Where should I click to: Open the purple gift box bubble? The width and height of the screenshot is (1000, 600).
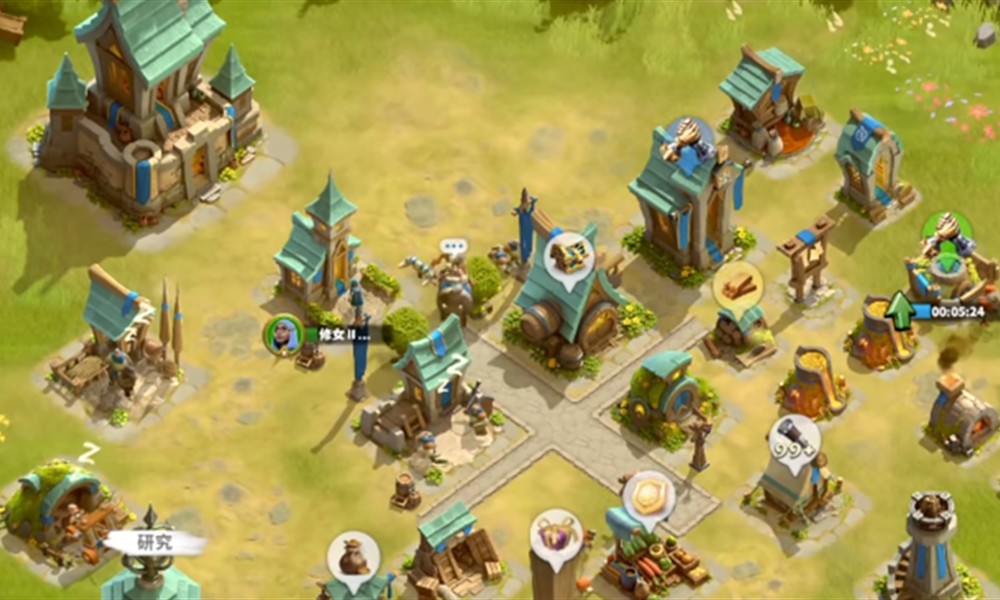pos(555,533)
